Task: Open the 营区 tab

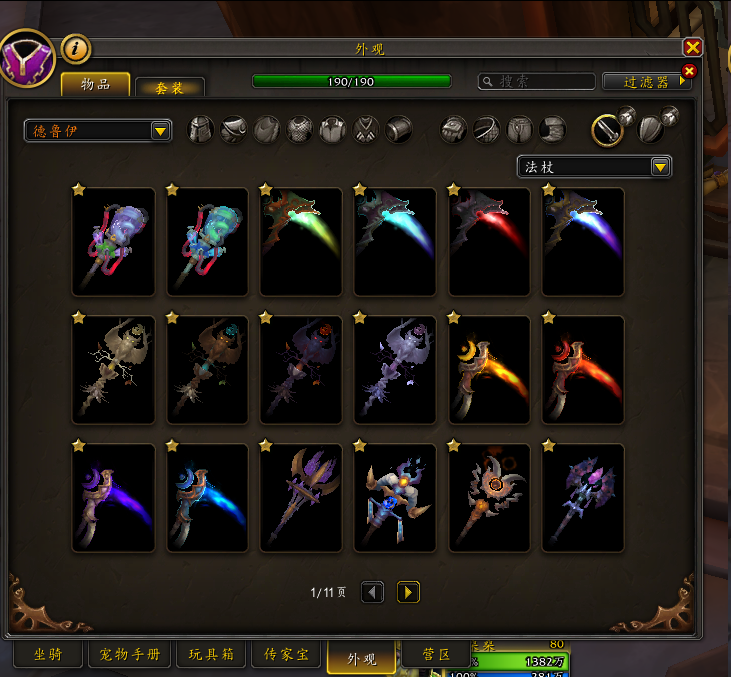Action: coord(434,656)
